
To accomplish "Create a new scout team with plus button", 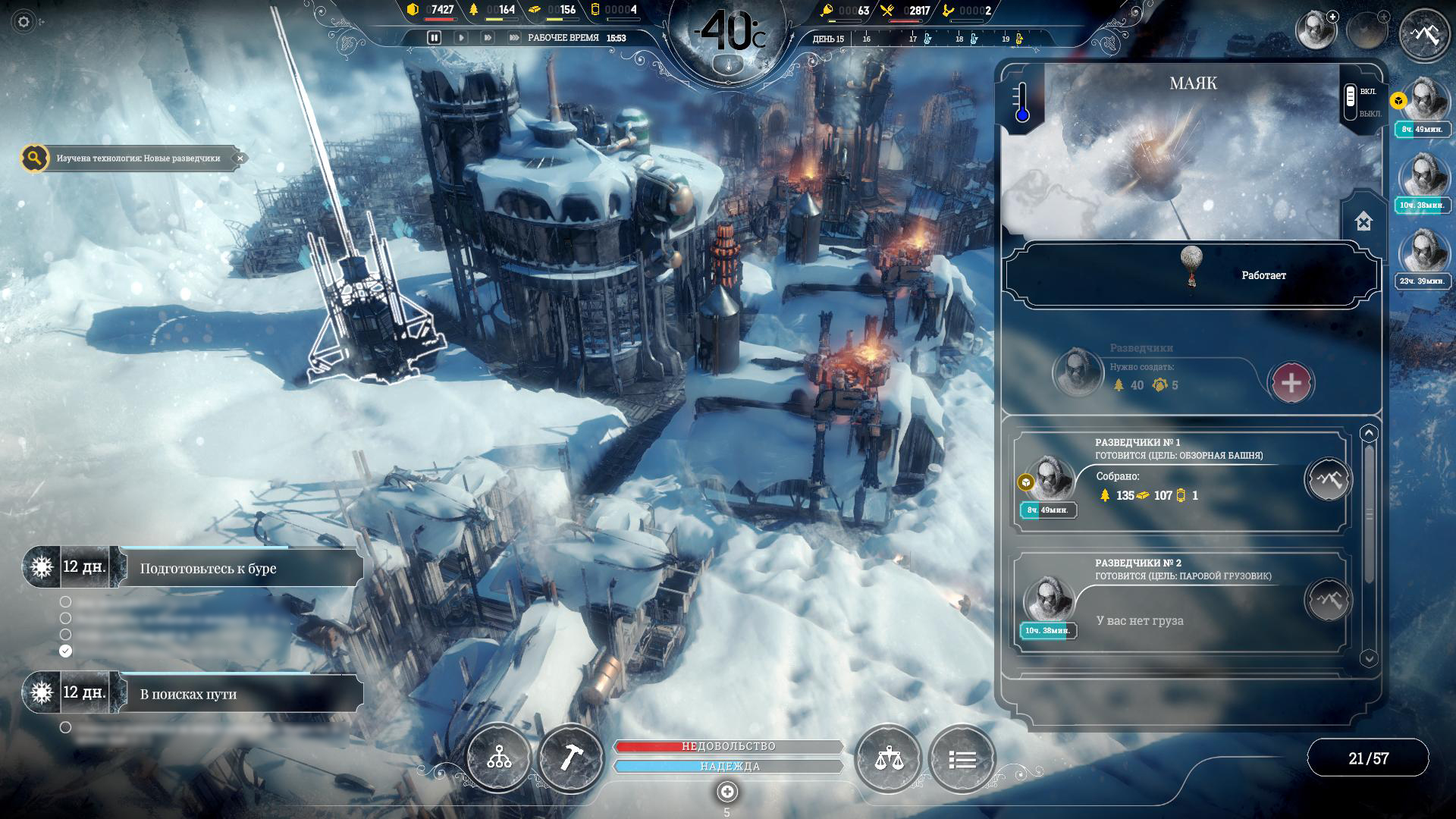I will click(x=1291, y=383).
